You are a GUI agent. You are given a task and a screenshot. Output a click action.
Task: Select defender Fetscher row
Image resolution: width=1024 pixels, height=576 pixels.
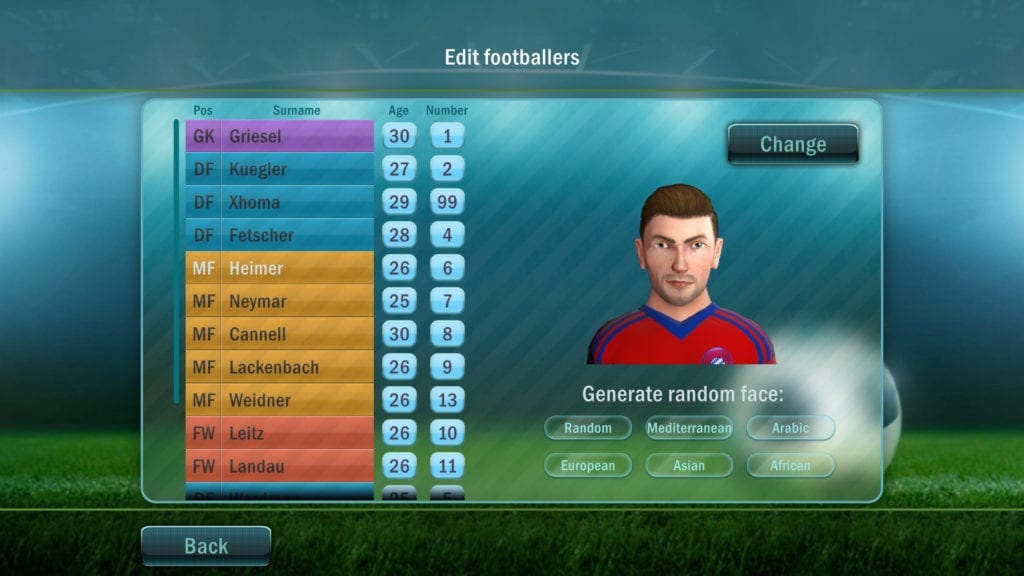(280, 235)
